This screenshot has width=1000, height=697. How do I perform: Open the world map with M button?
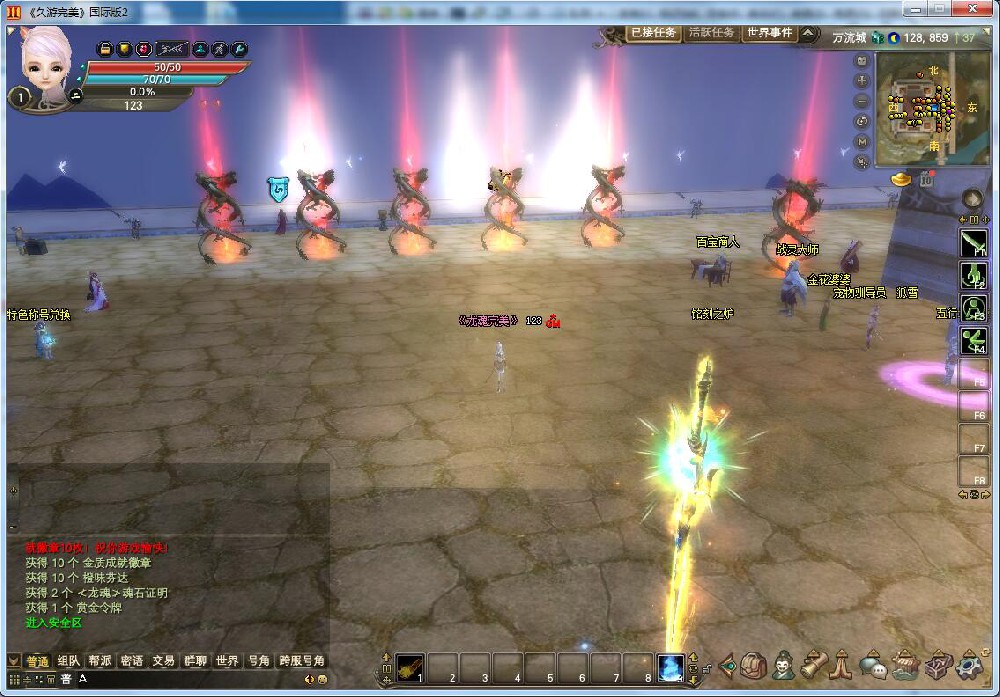coord(862,141)
